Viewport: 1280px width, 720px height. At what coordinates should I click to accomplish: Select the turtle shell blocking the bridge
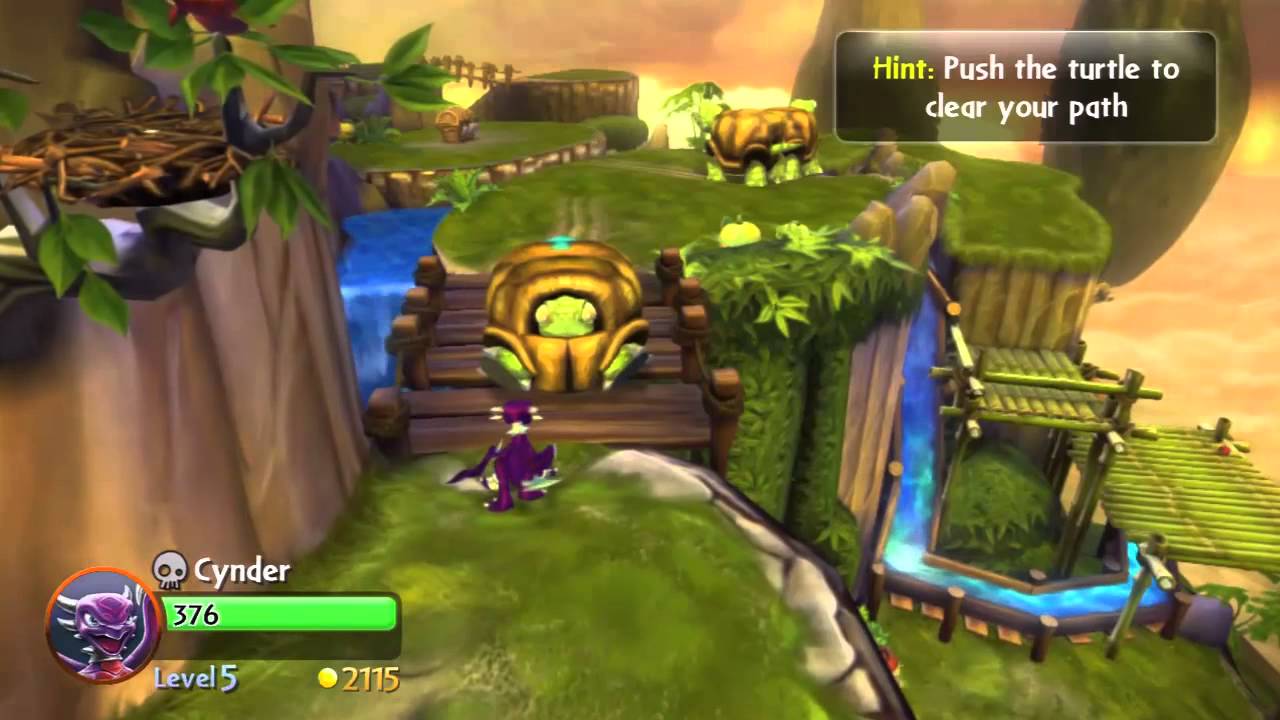click(565, 320)
